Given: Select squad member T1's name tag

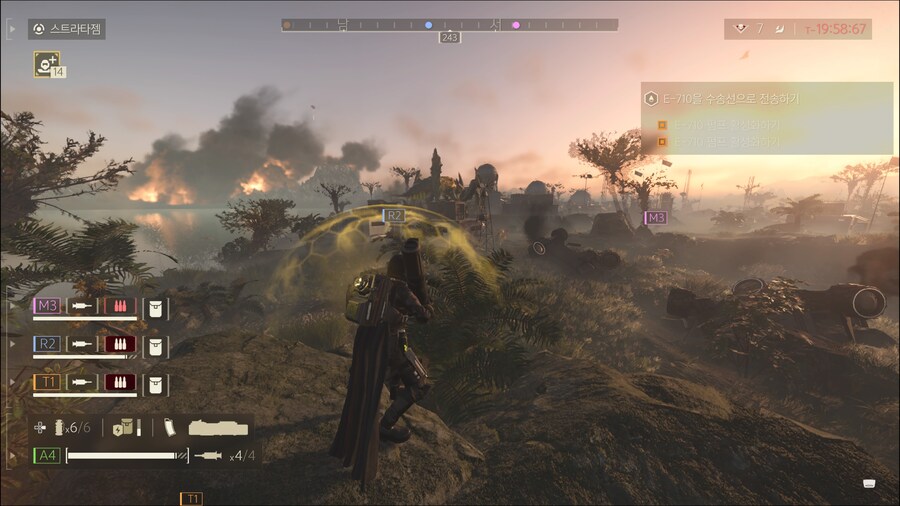Looking at the screenshot, I should 46,382.
